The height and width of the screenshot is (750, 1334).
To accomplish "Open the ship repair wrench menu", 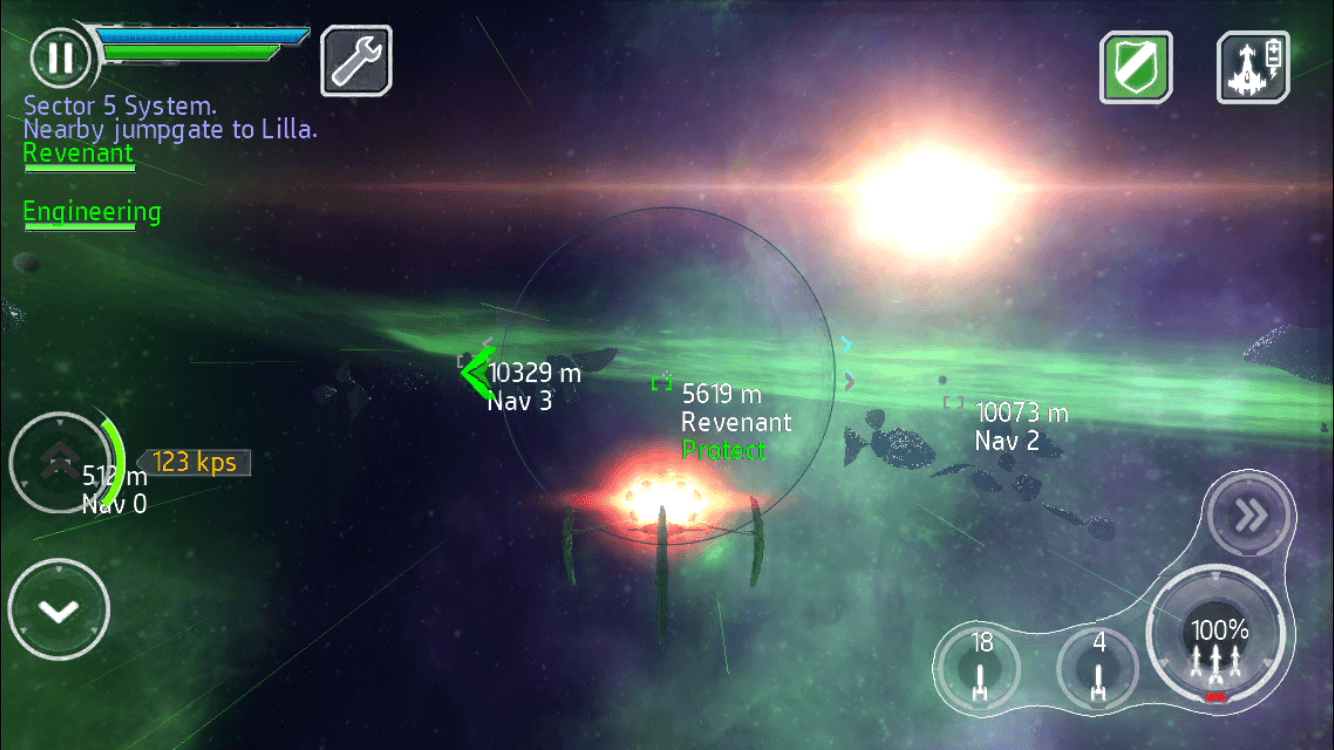I will point(355,60).
